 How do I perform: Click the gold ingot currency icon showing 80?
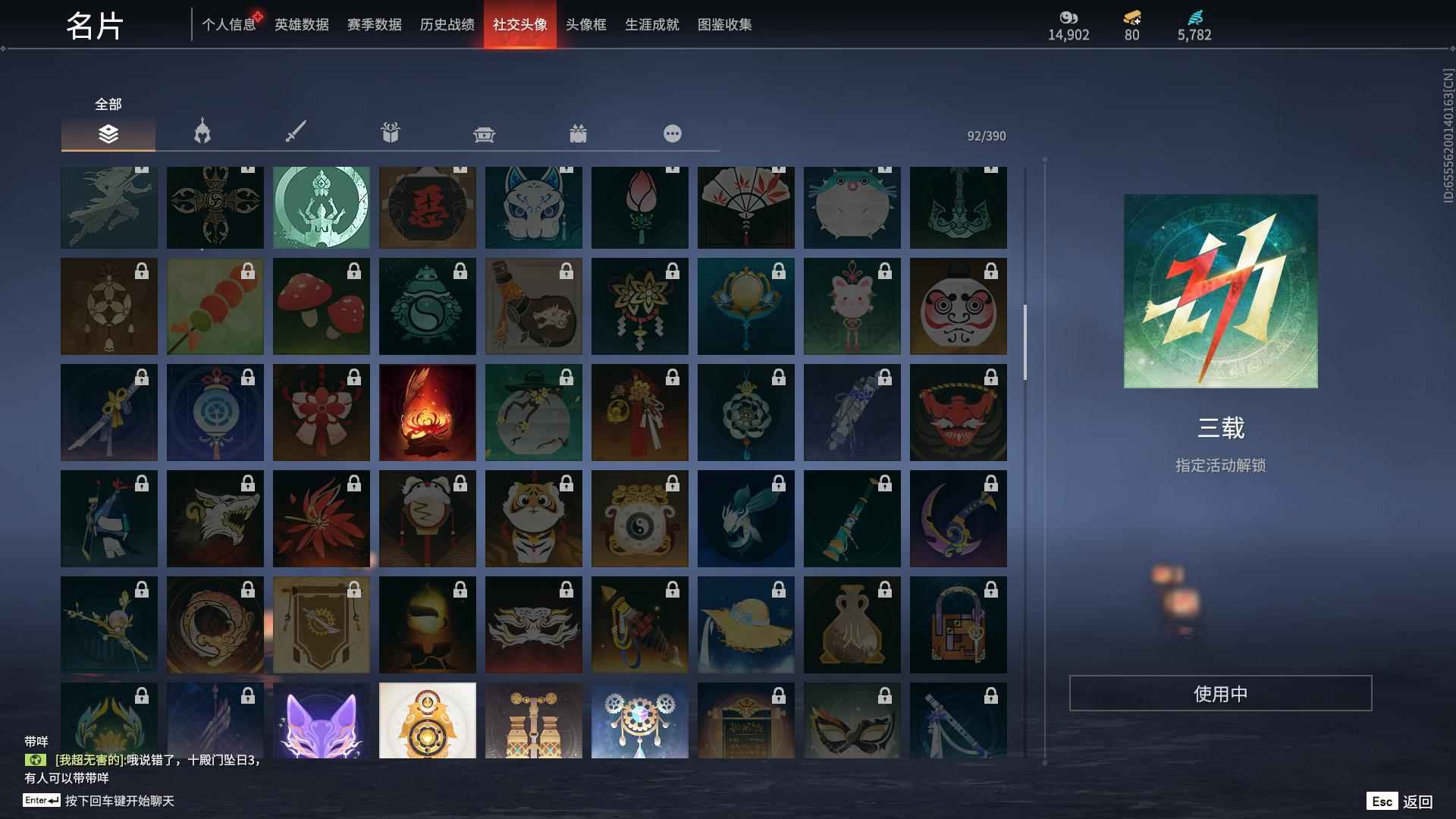click(1131, 17)
